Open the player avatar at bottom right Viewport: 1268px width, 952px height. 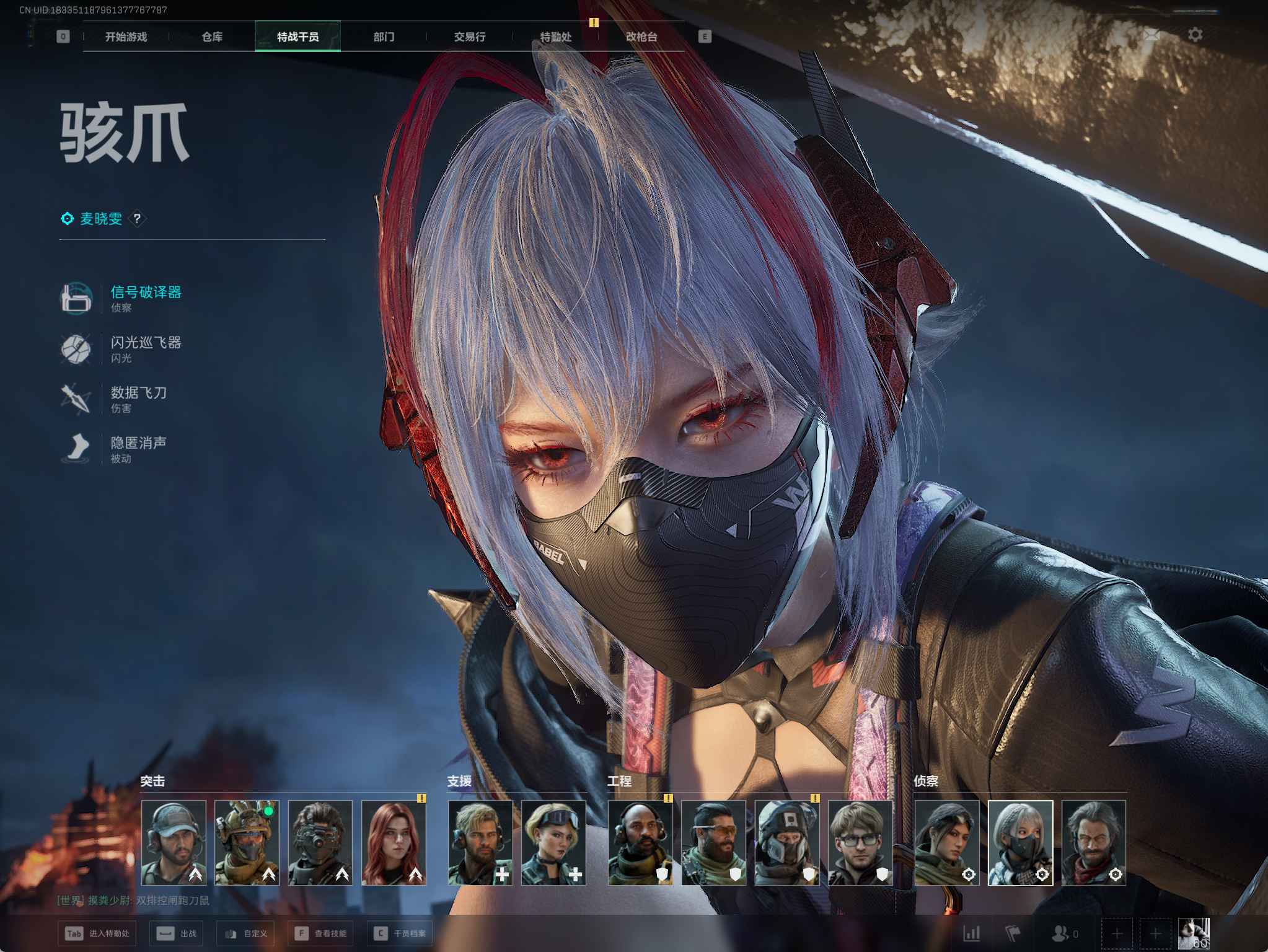pos(1194,934)
